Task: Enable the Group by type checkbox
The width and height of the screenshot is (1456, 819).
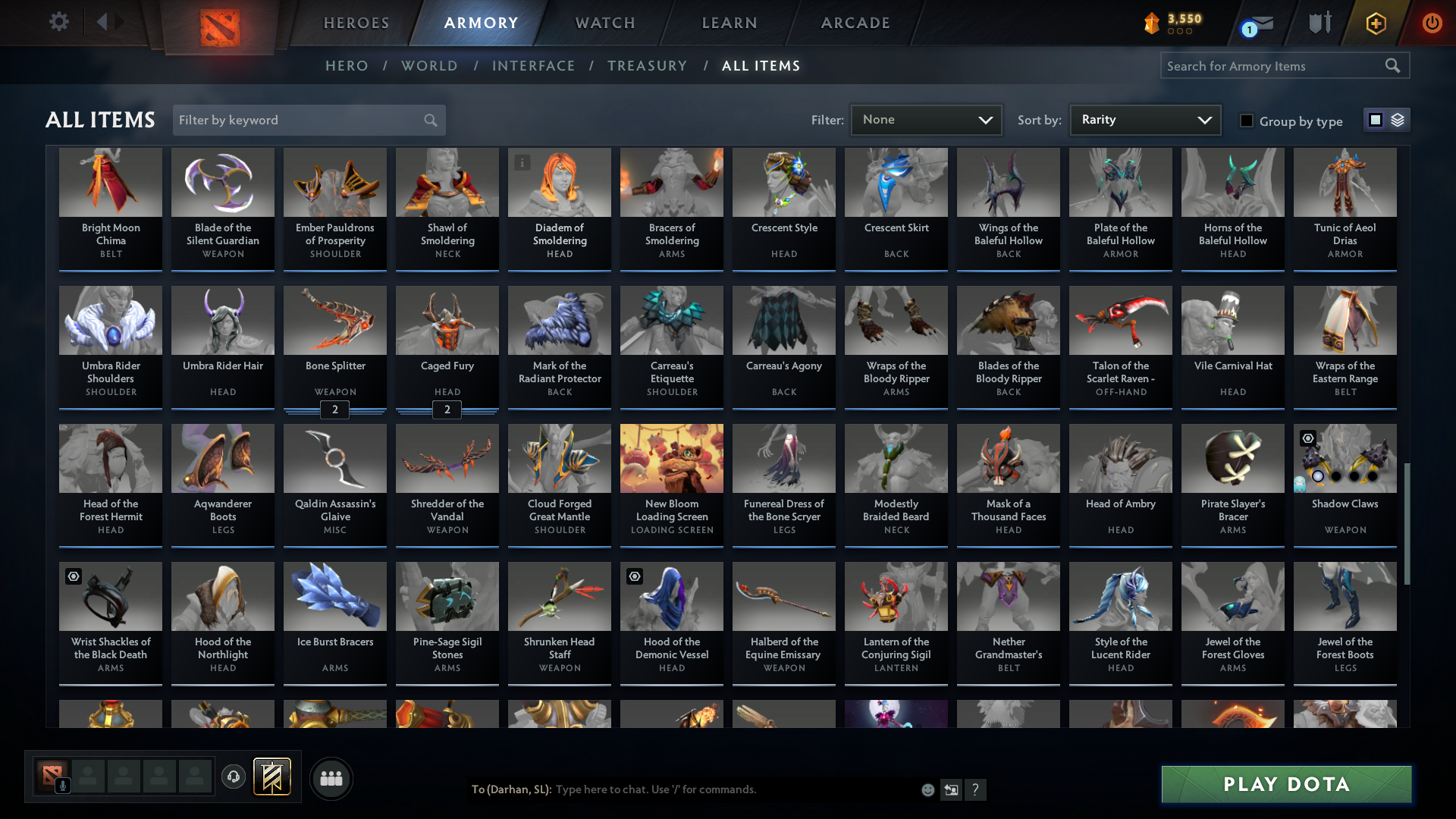Action: (x=1246, y=121)
